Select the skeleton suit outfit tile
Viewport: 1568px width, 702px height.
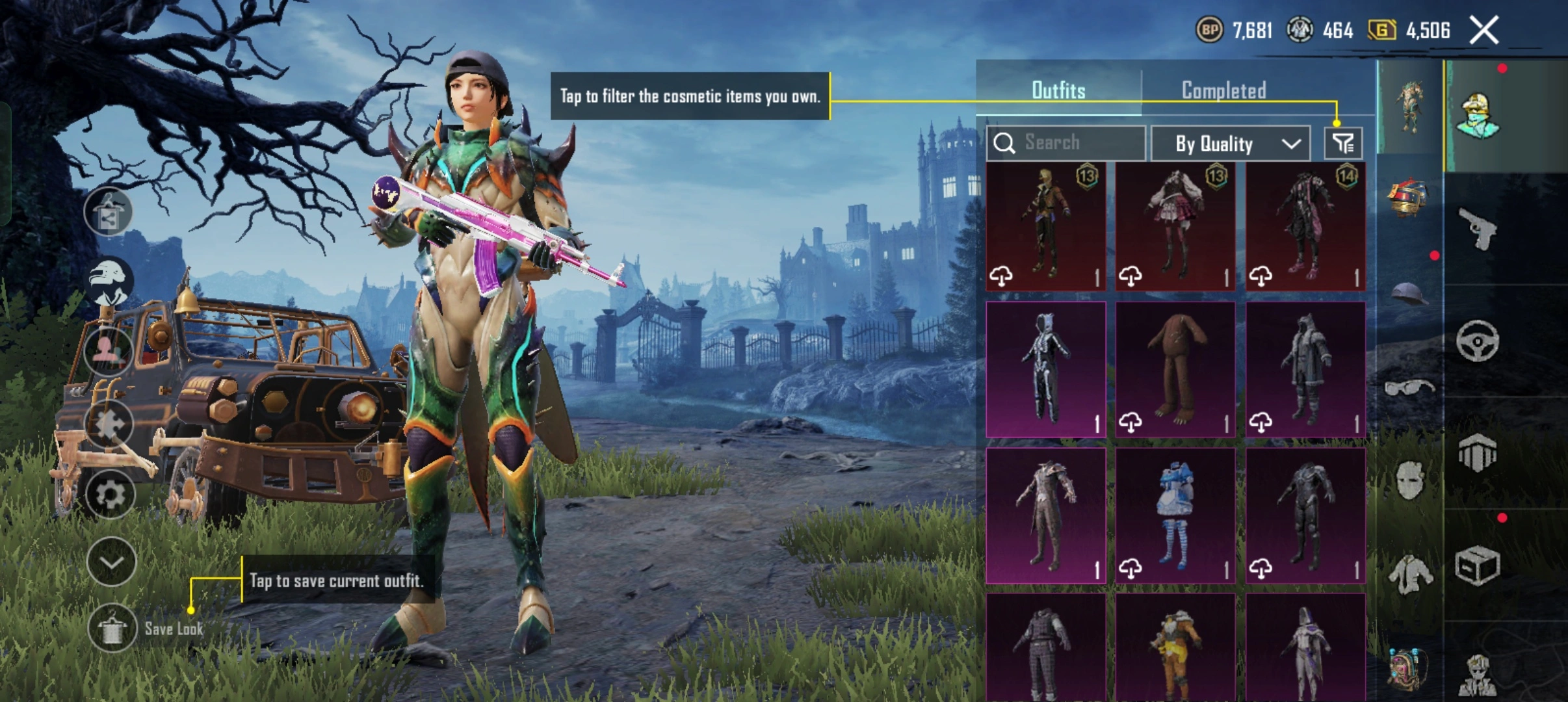[x=1045, y=369]
